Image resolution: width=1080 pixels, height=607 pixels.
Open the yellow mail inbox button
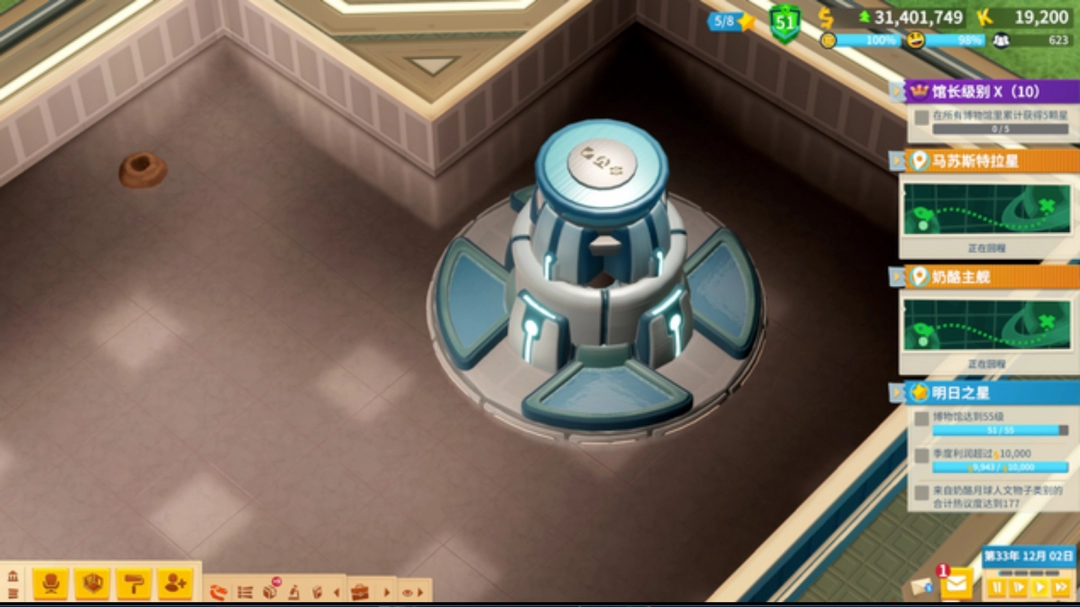click(x=956, y=581)
